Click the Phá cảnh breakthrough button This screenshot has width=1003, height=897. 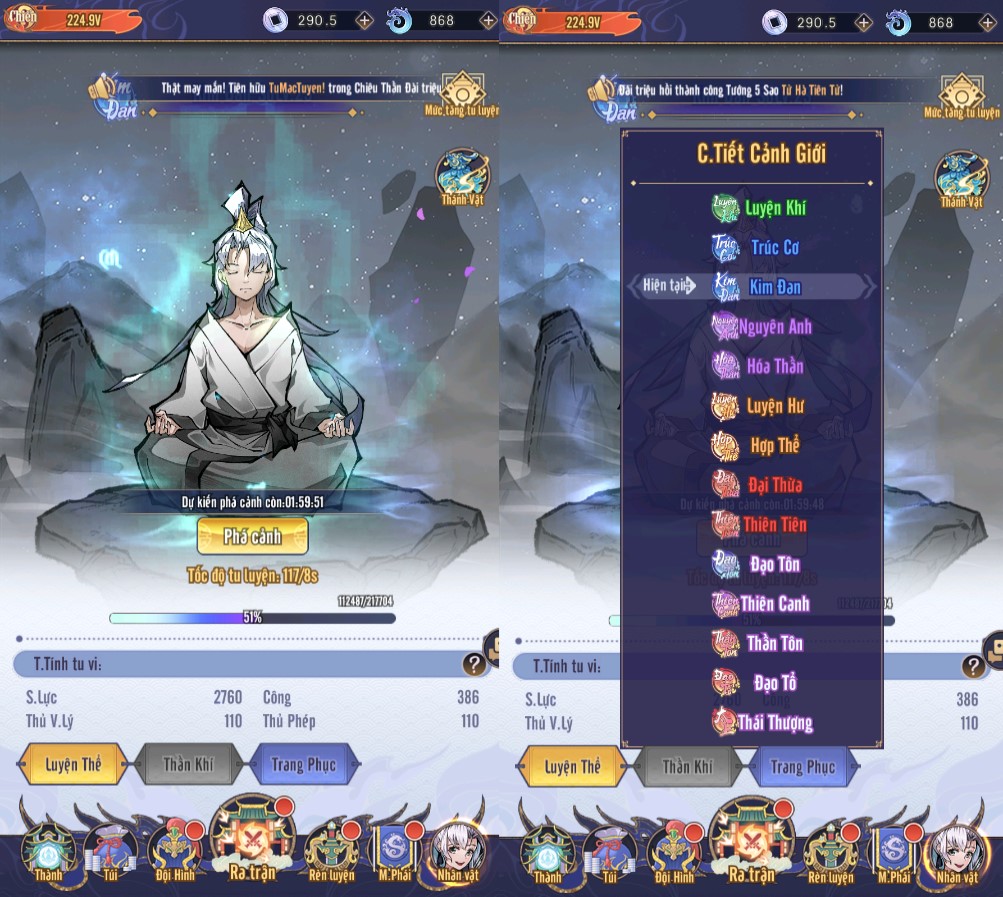coord(252,537)
